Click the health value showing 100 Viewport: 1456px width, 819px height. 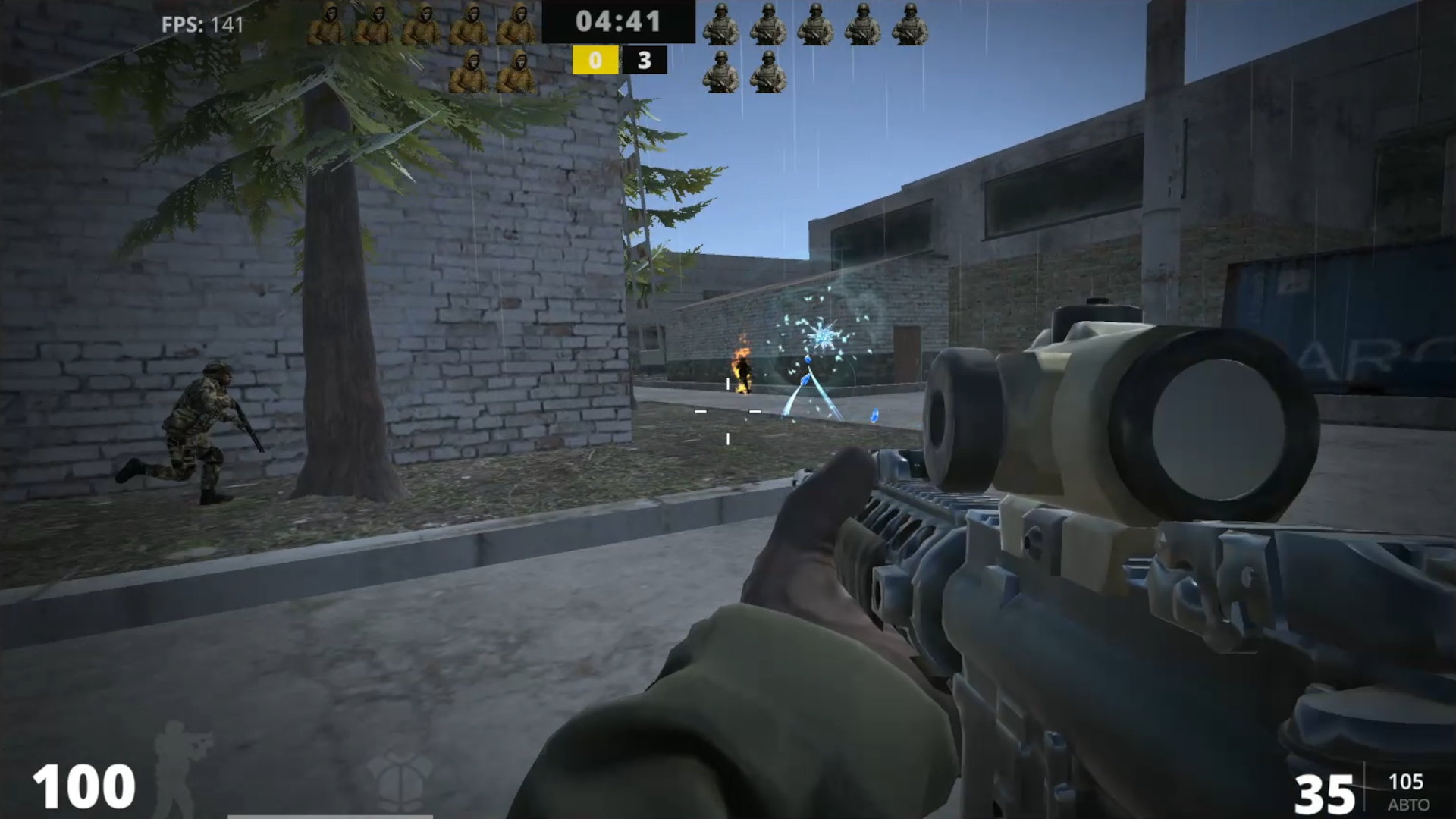click(x=82, y=785)
